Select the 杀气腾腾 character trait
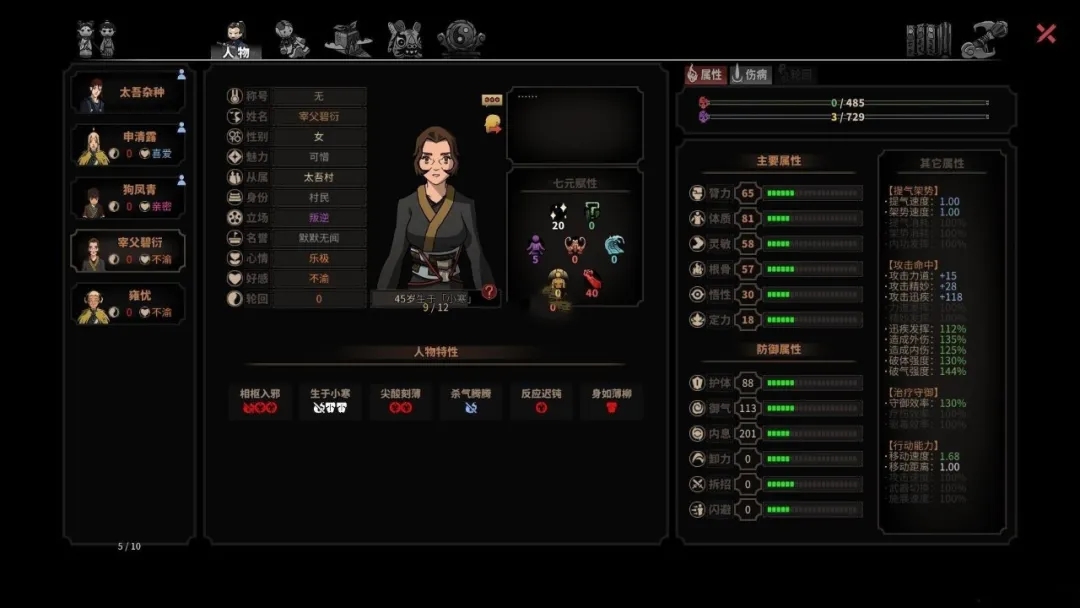Image resolution: width=1080 pixels, height=608 pixels. point(470,400)
